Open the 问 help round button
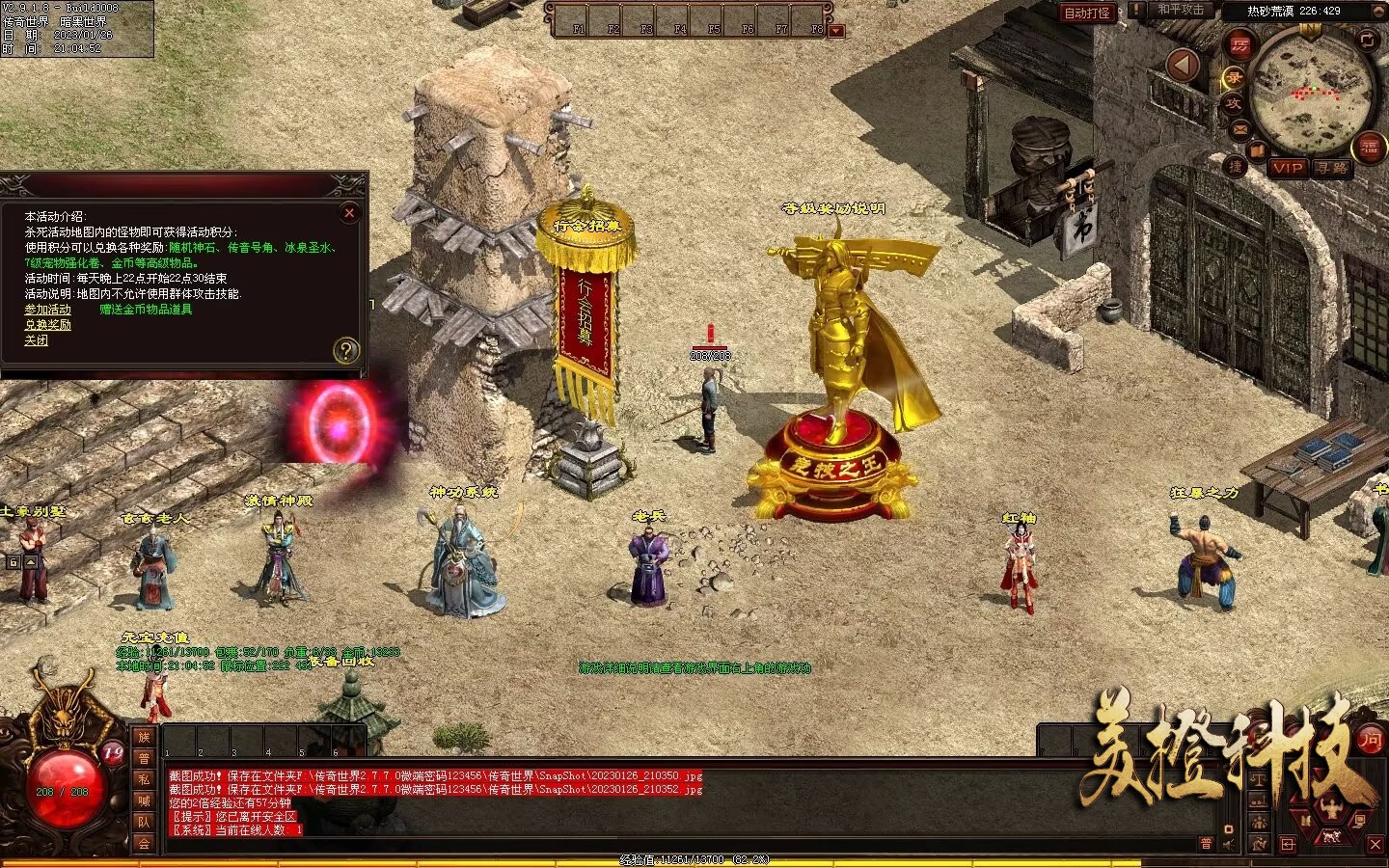This screenshot has height=868, width=1389. (x=1370, y=740)
